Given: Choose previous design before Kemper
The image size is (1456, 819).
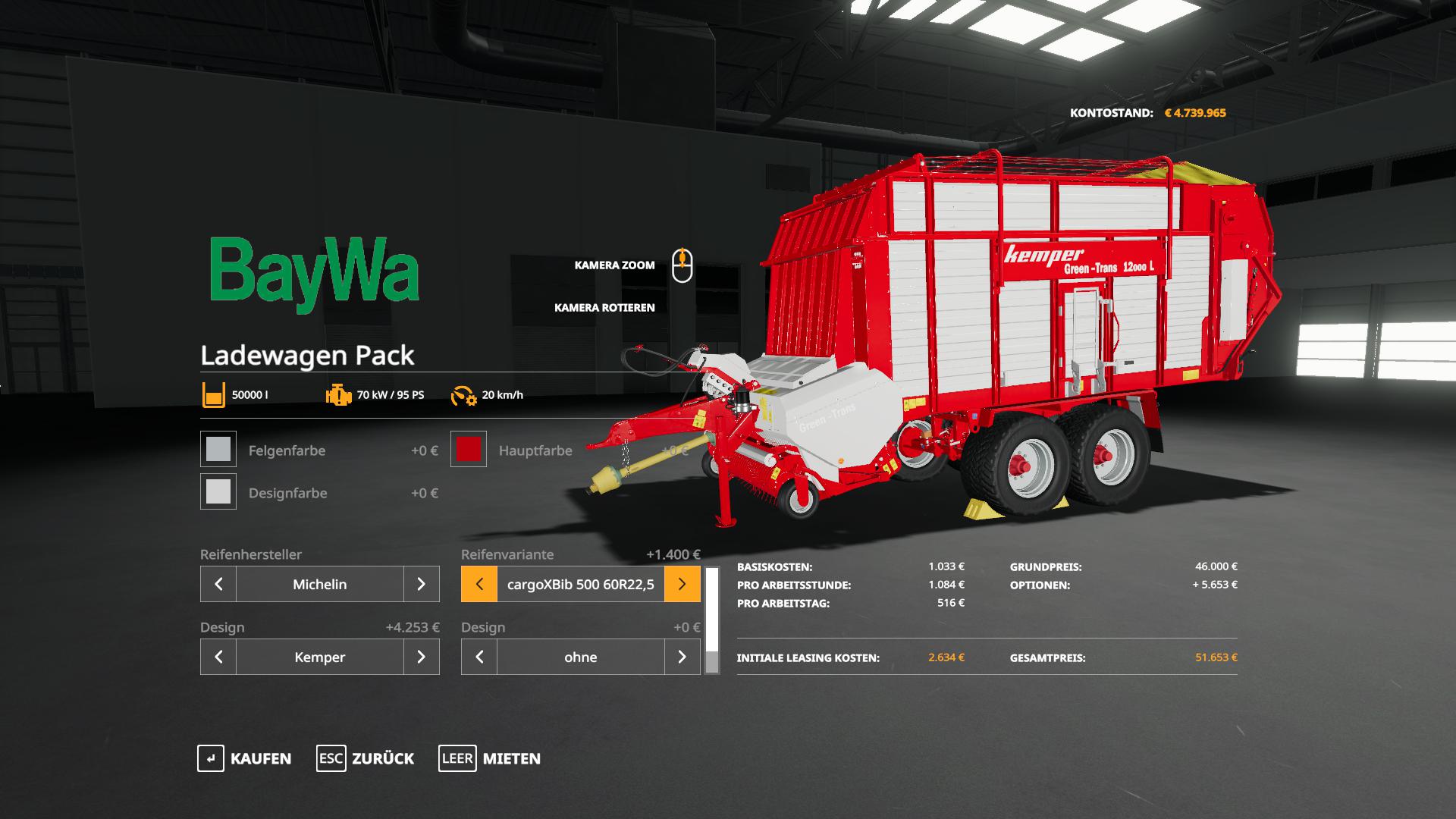Looking at the screenshot, I should (x=218, y=657).
